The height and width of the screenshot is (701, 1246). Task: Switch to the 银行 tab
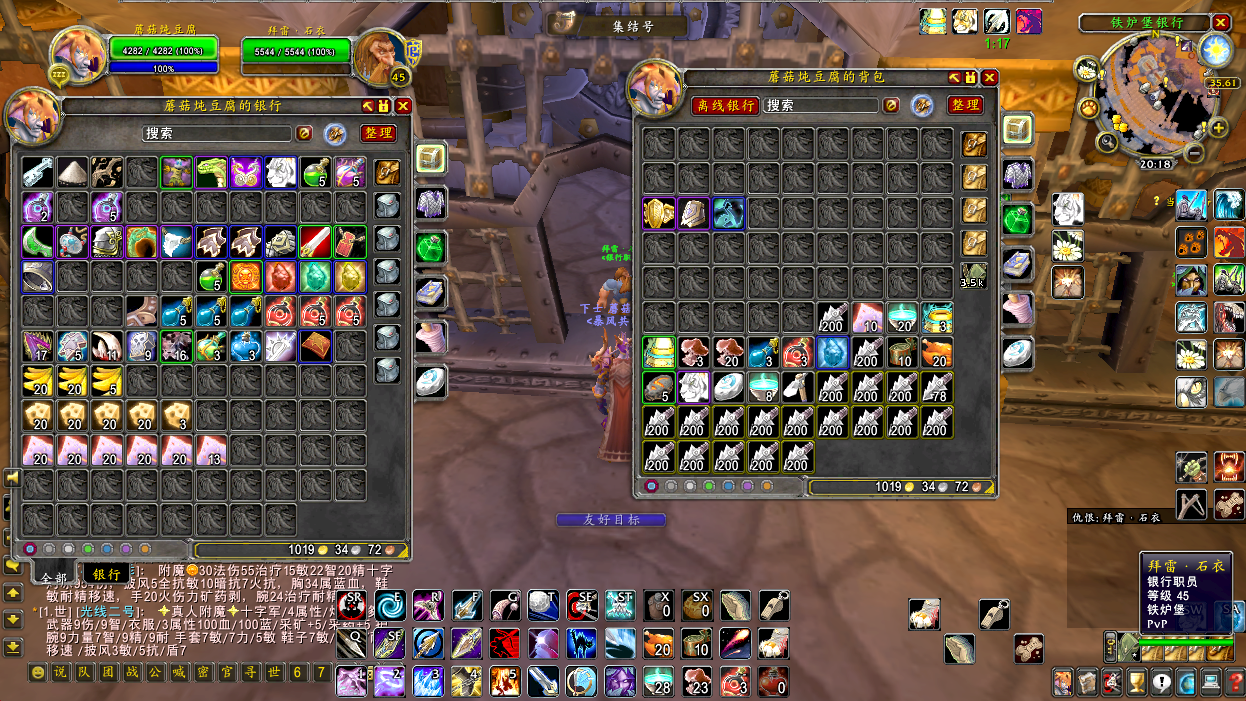(x=107, y=574)
